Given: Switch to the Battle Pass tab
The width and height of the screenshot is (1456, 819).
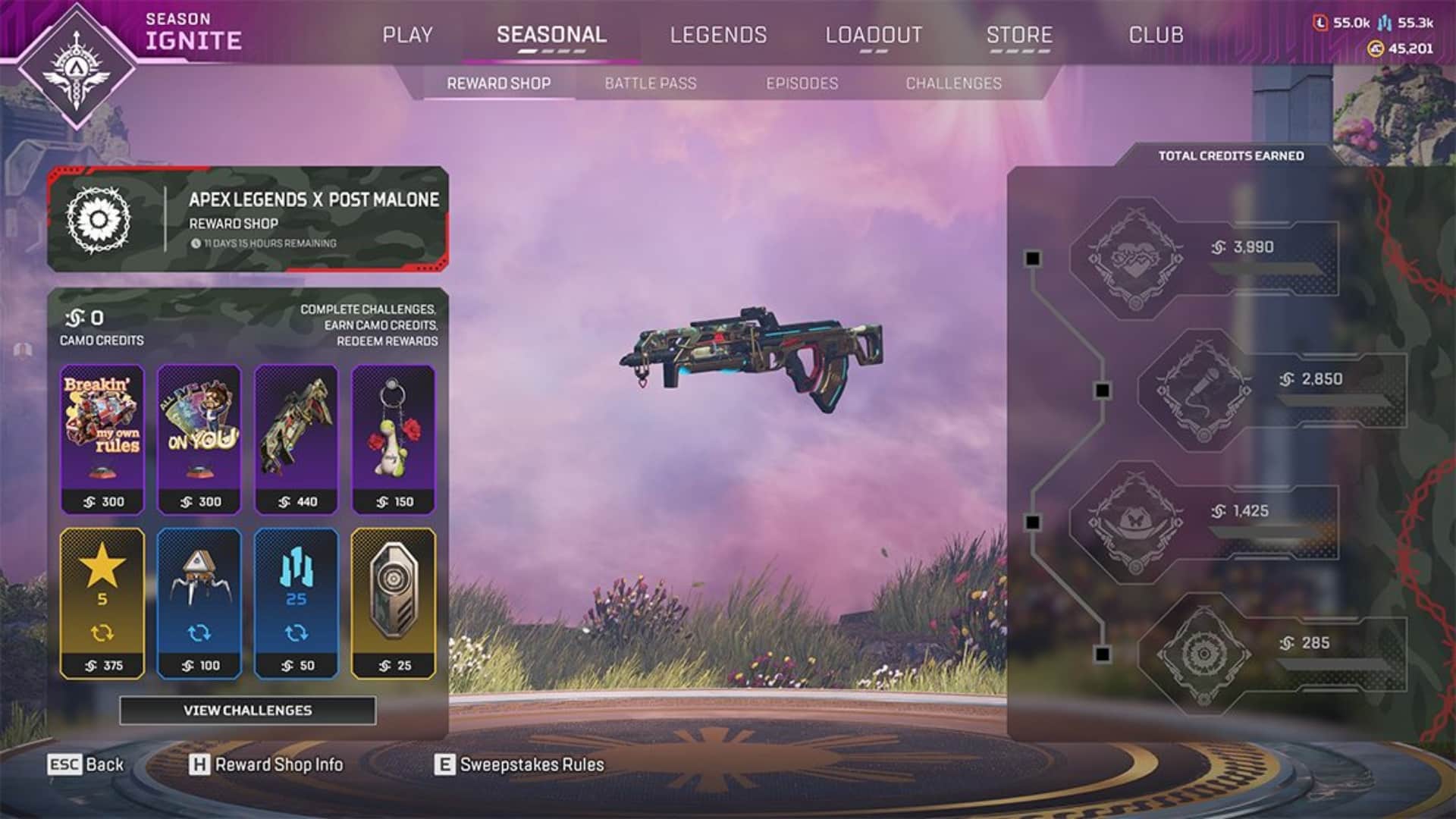Looking at the screenshot, I should click(x=650, y=83).
